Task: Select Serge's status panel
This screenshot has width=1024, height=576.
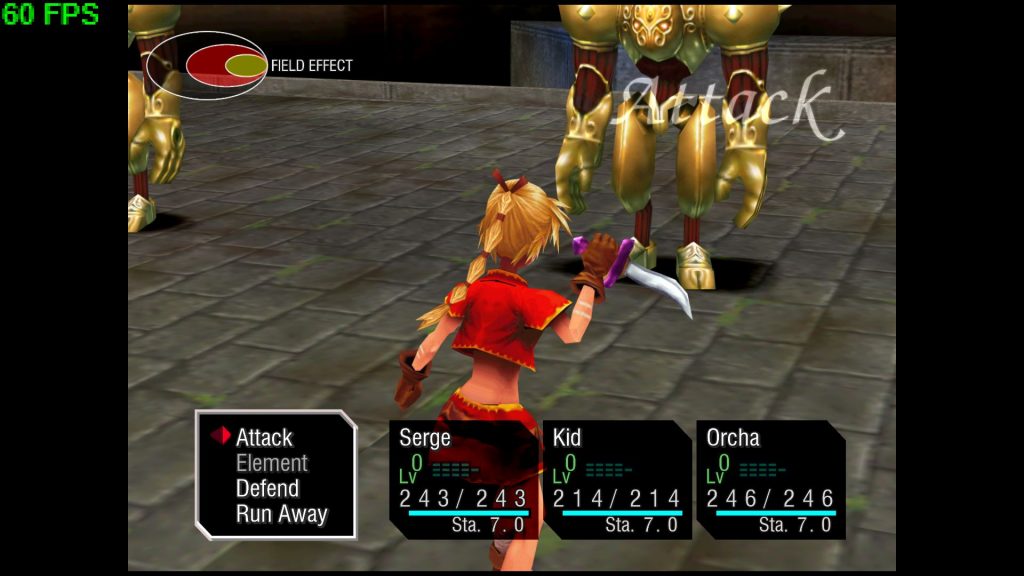Action: (x=464, y=480)
